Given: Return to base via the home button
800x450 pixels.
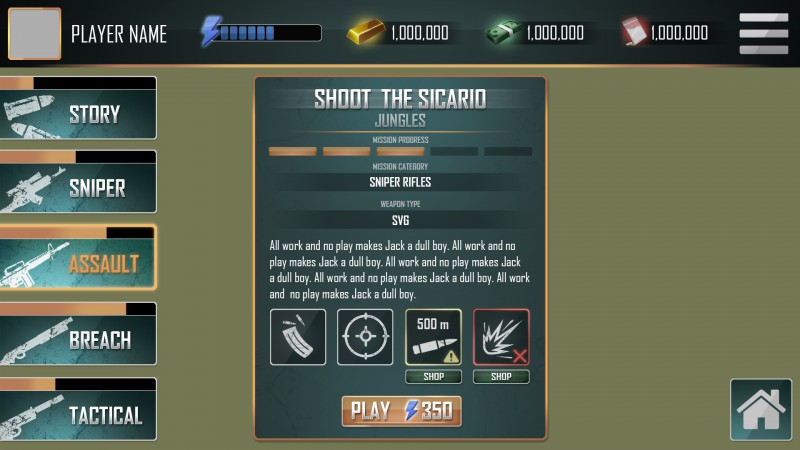Looking at the screenshot, I should coord(760,409).
